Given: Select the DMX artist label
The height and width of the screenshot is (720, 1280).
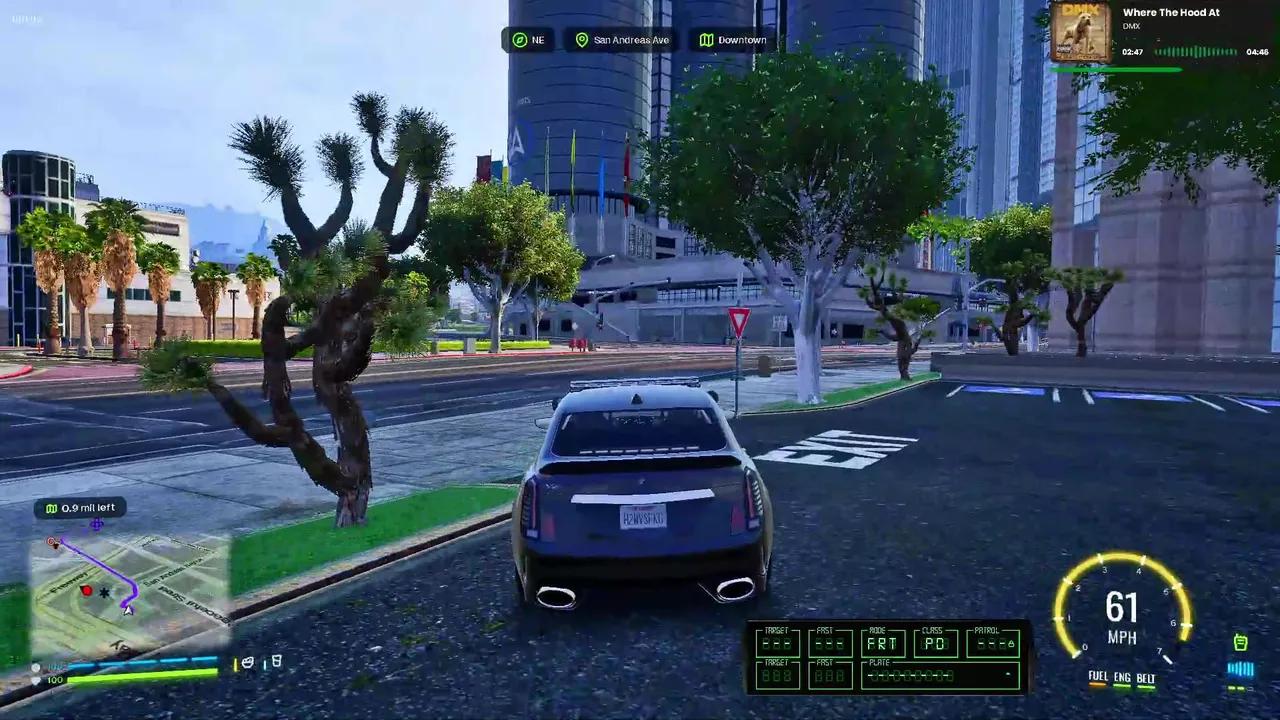Looking at the screenshot, I should point(1130,26).
